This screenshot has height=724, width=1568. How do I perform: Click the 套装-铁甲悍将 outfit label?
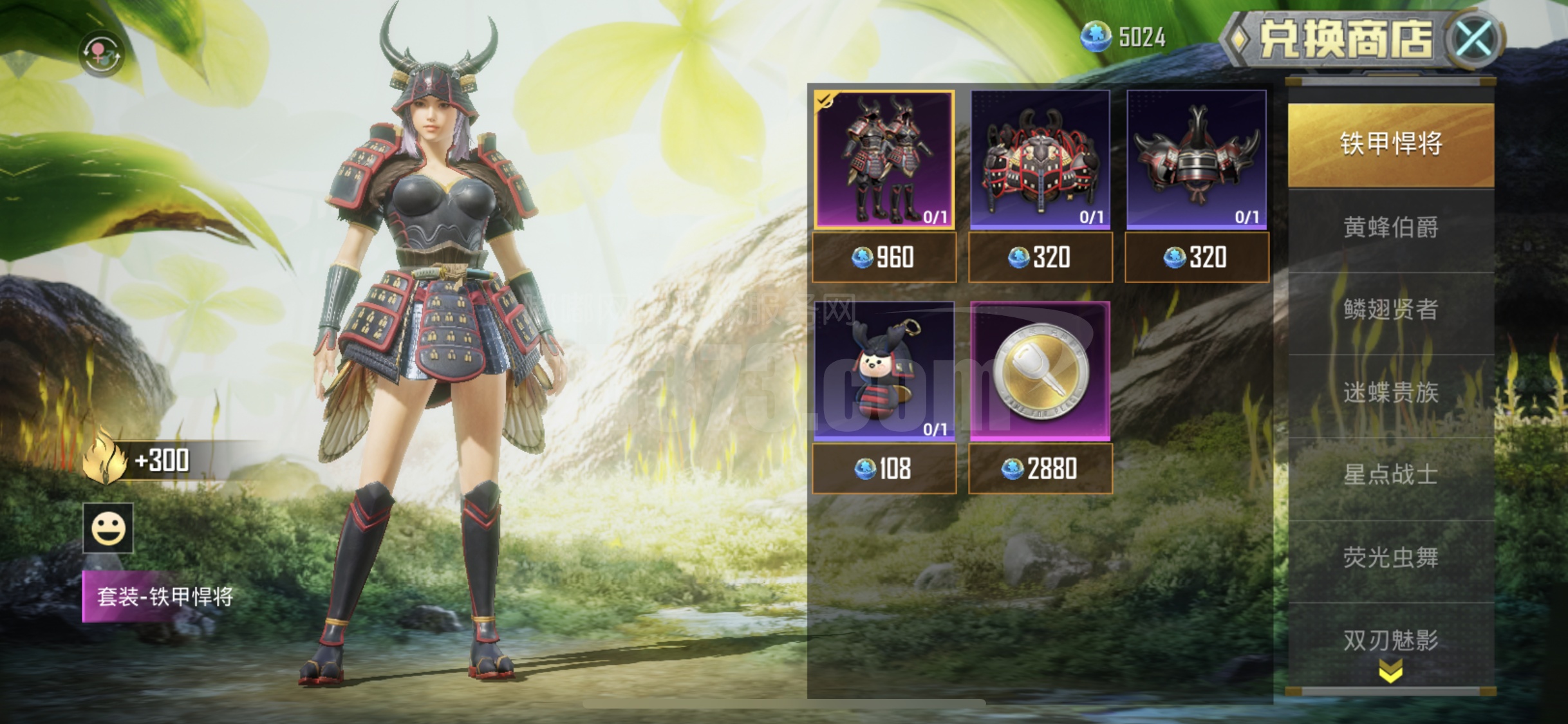coord(164,597)
